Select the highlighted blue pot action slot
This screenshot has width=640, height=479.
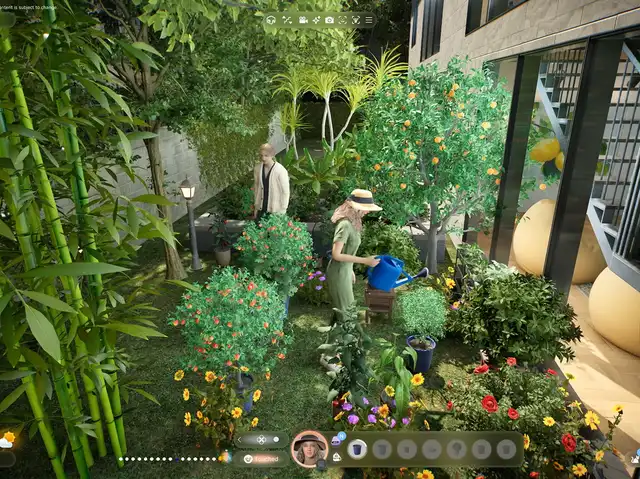click(x=357, y=449)
